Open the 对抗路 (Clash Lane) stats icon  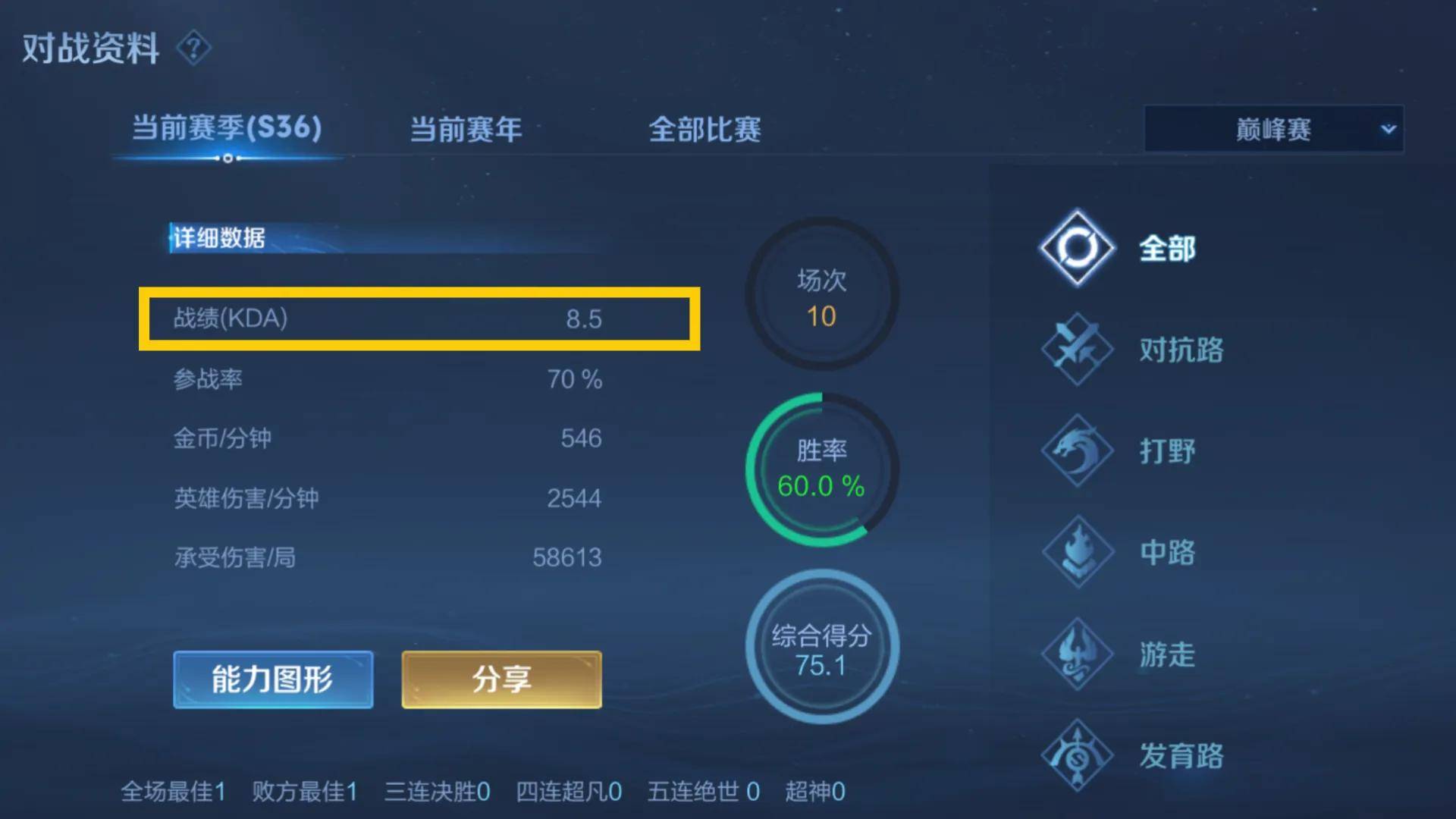click(1076, 350)
